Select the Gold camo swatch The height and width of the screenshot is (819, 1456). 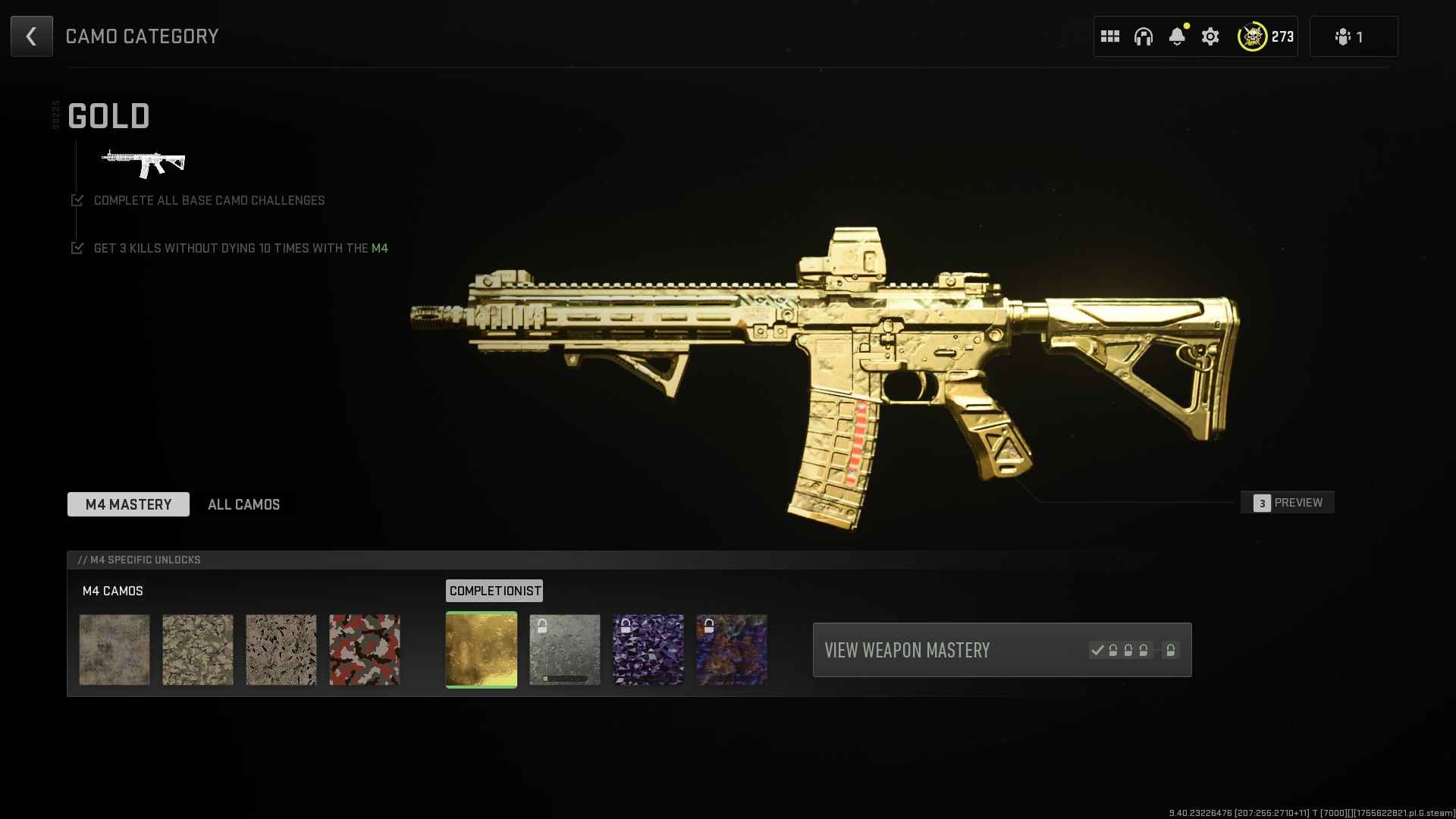pyautogui.click(x=482, y=650)
